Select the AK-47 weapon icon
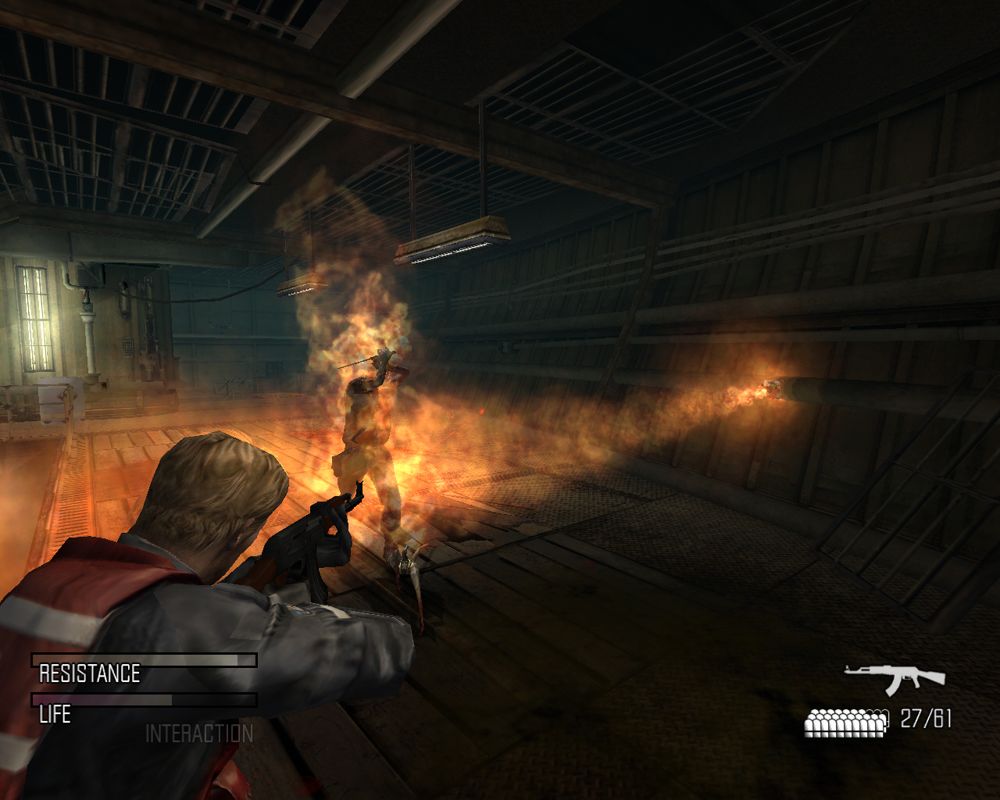 click(x=894, y=677)
